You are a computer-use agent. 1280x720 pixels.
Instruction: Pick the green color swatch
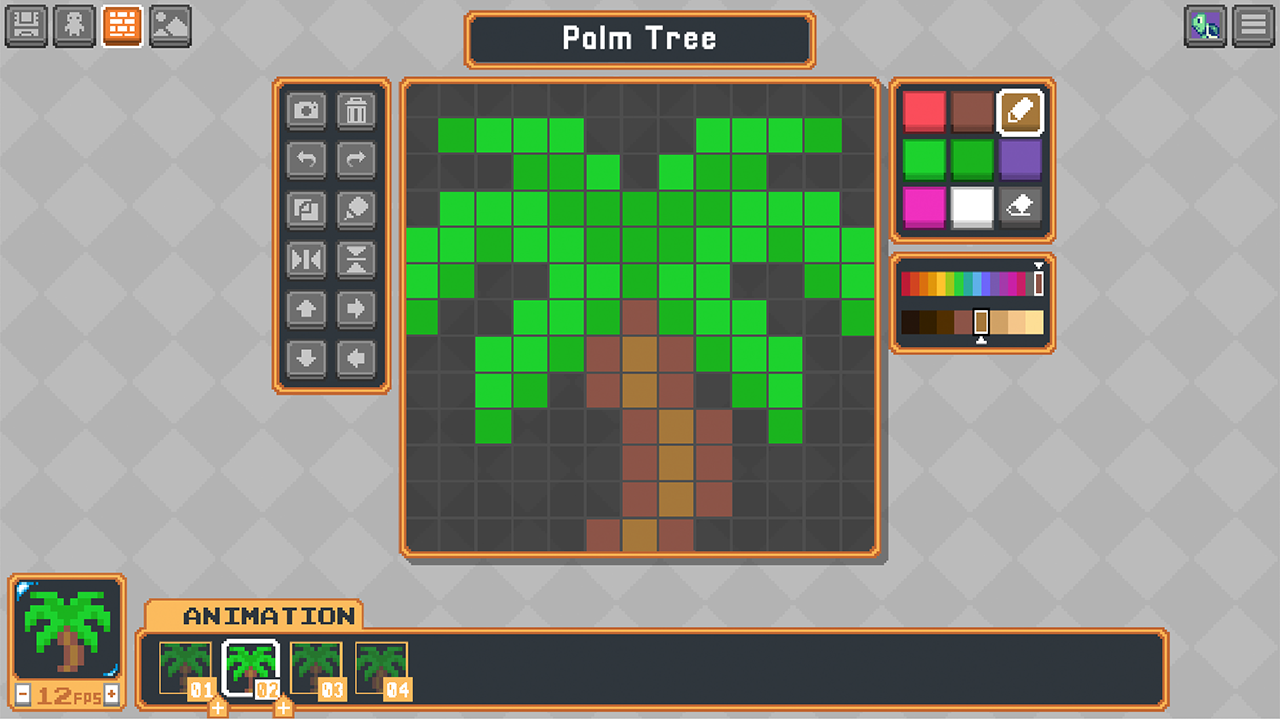(x=922, y=160)
